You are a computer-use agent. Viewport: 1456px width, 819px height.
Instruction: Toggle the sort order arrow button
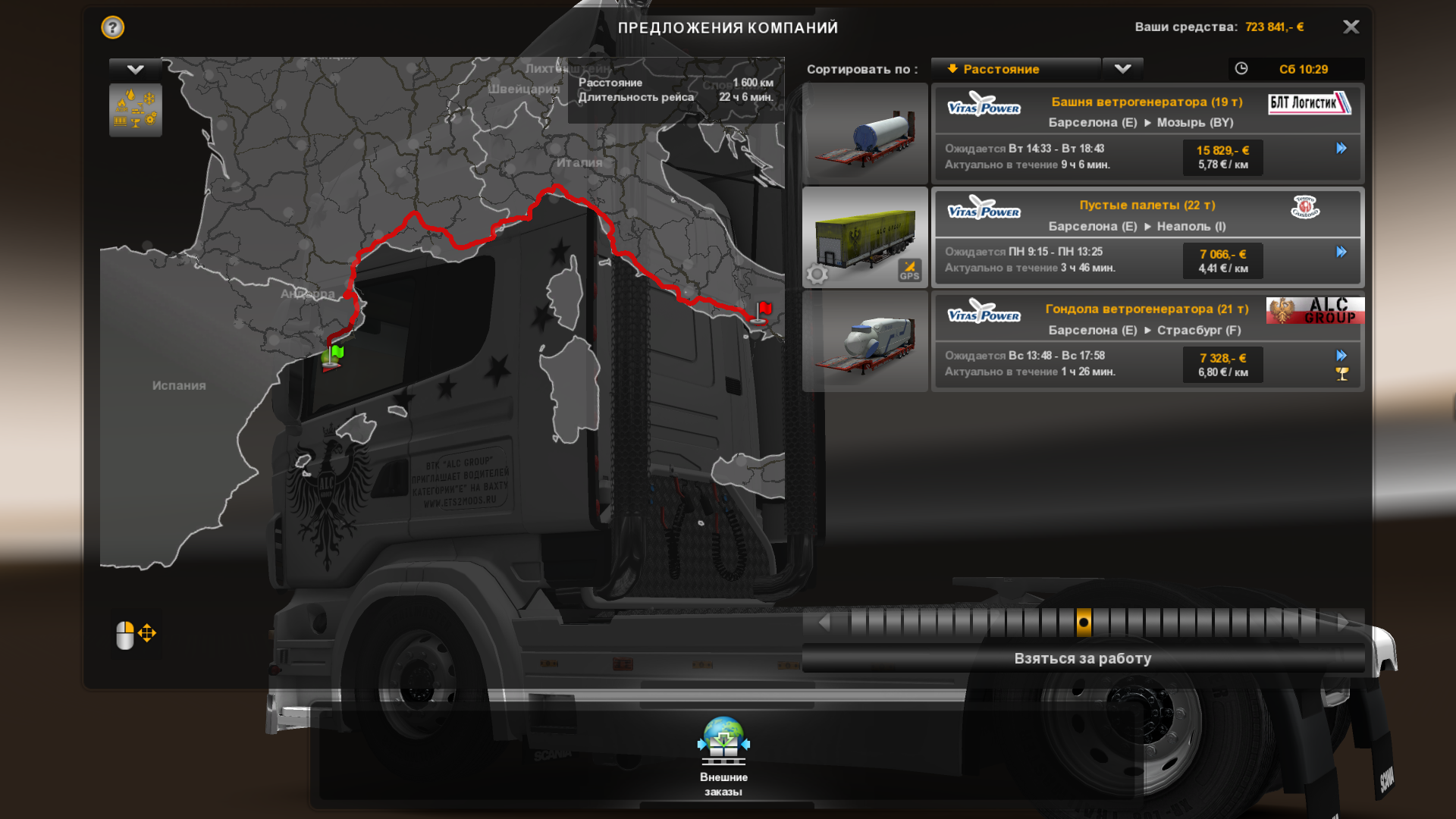click(1122, 69)
